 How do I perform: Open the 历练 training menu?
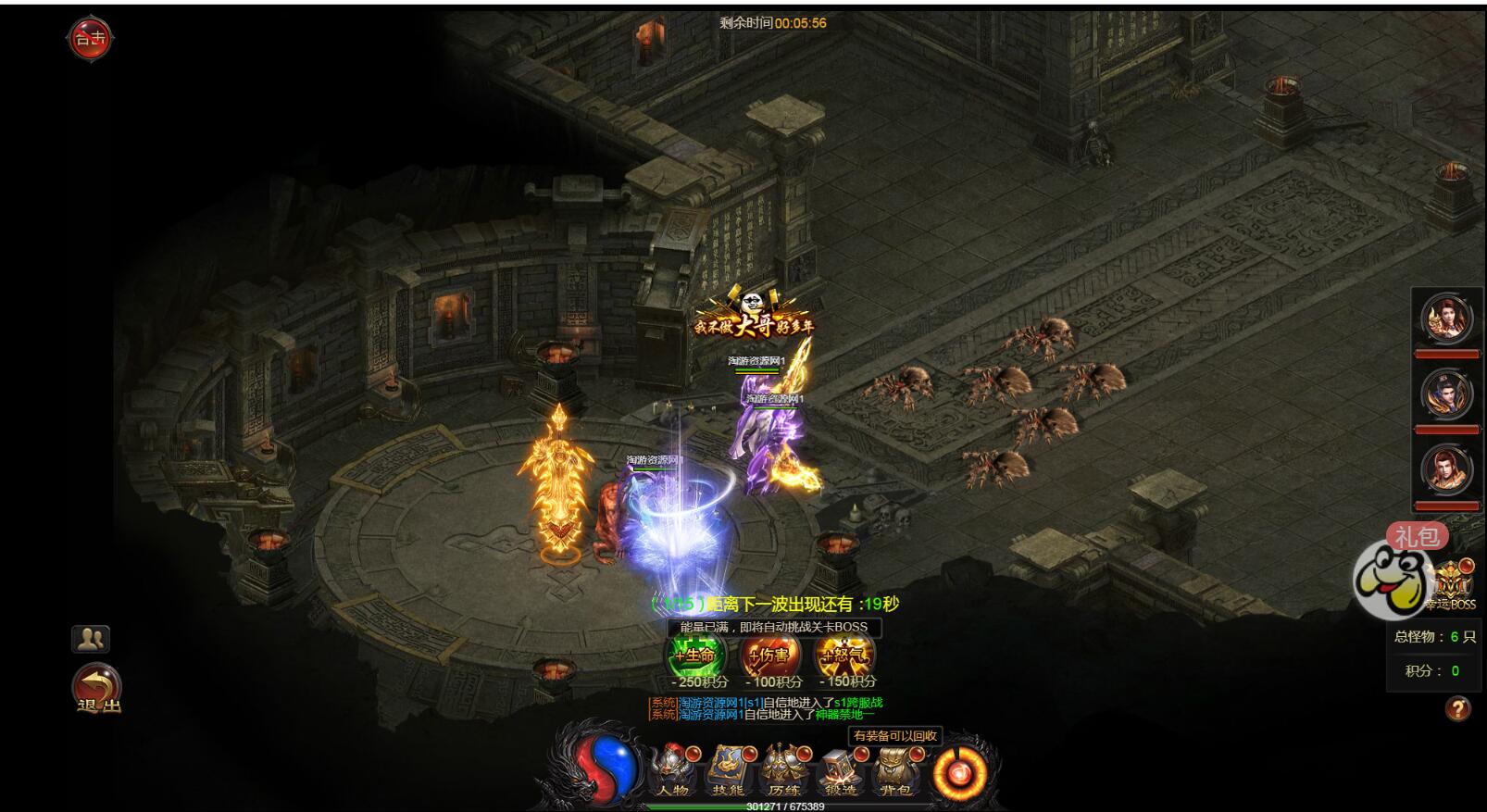(784, 770)
